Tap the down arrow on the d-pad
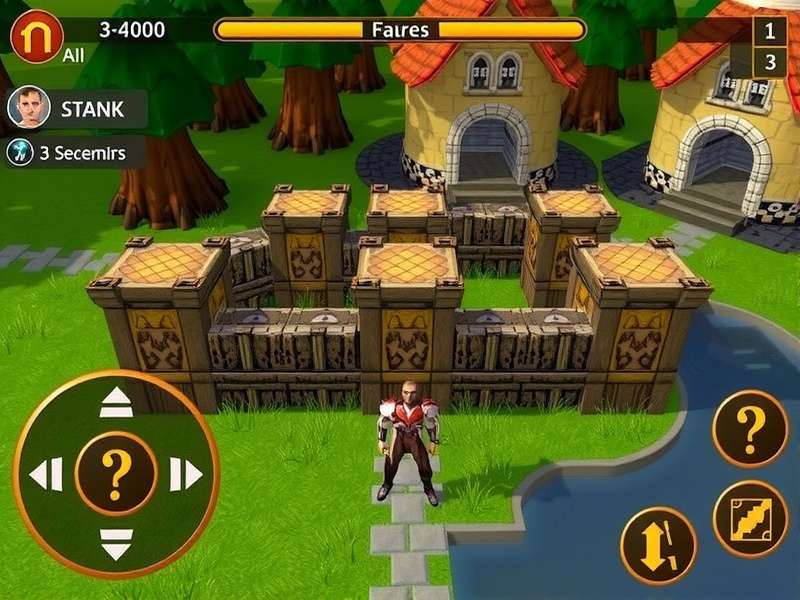The width and height of the screenshot is (800, 600). coord(116,543)
